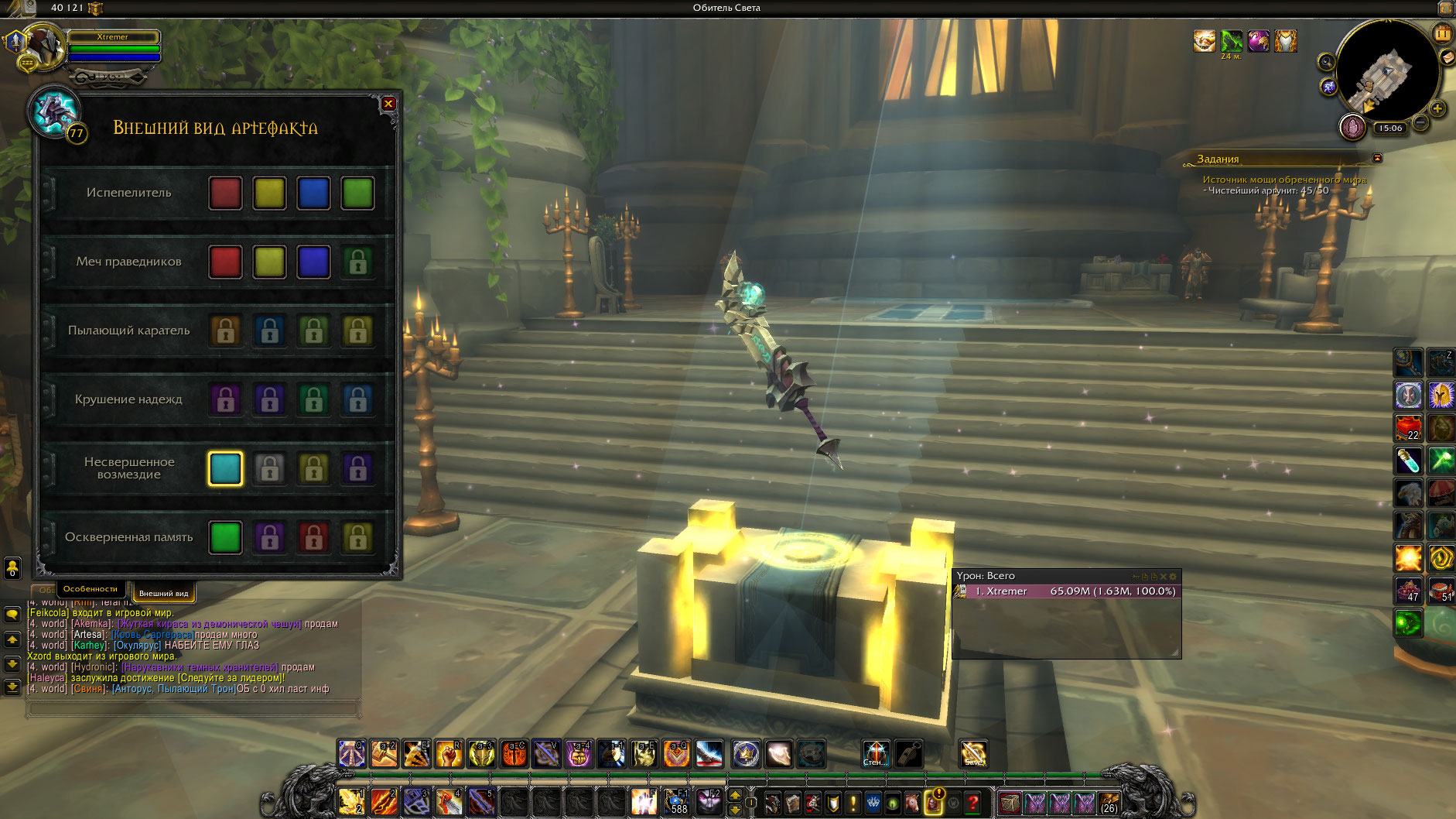Viewport: 1456px width, 819px height.
Task: Switch to the Особенности tab
Action: (x=91, y=589)
